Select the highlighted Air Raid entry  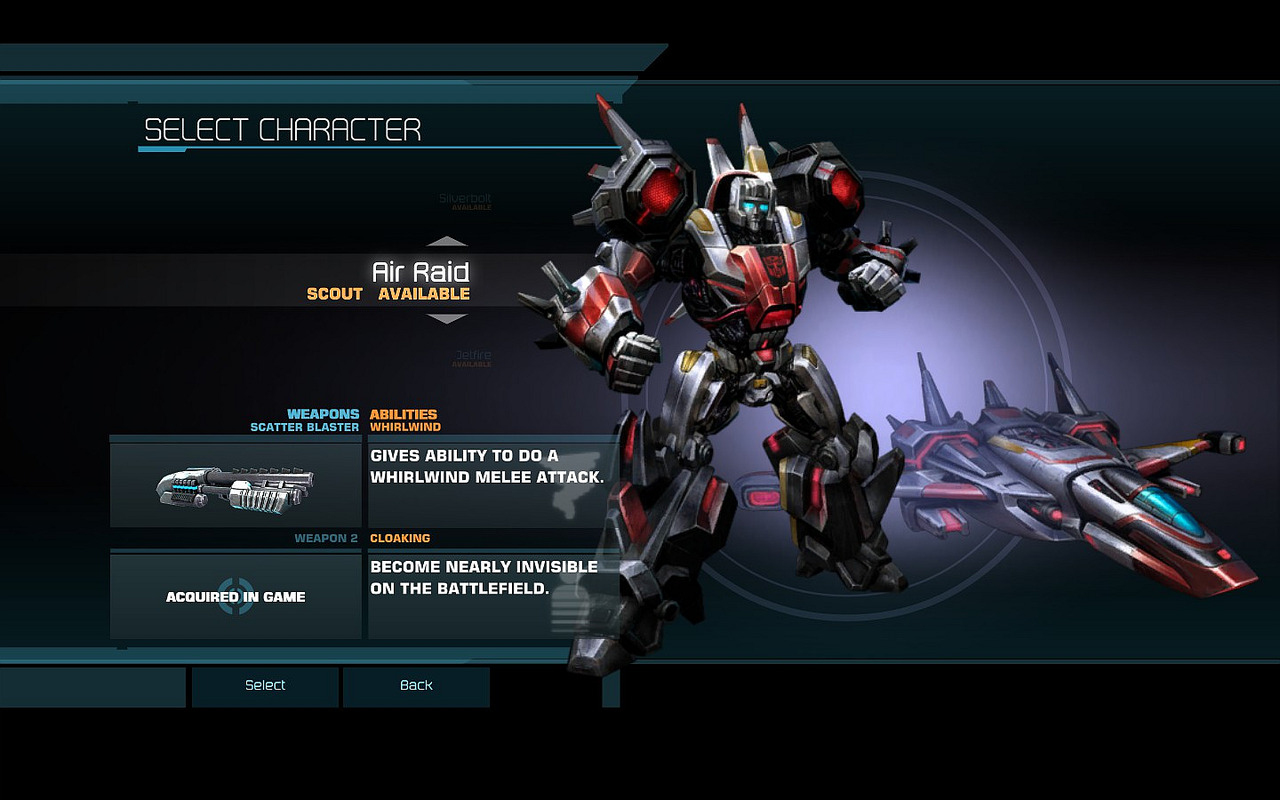[x=420, y=280]
